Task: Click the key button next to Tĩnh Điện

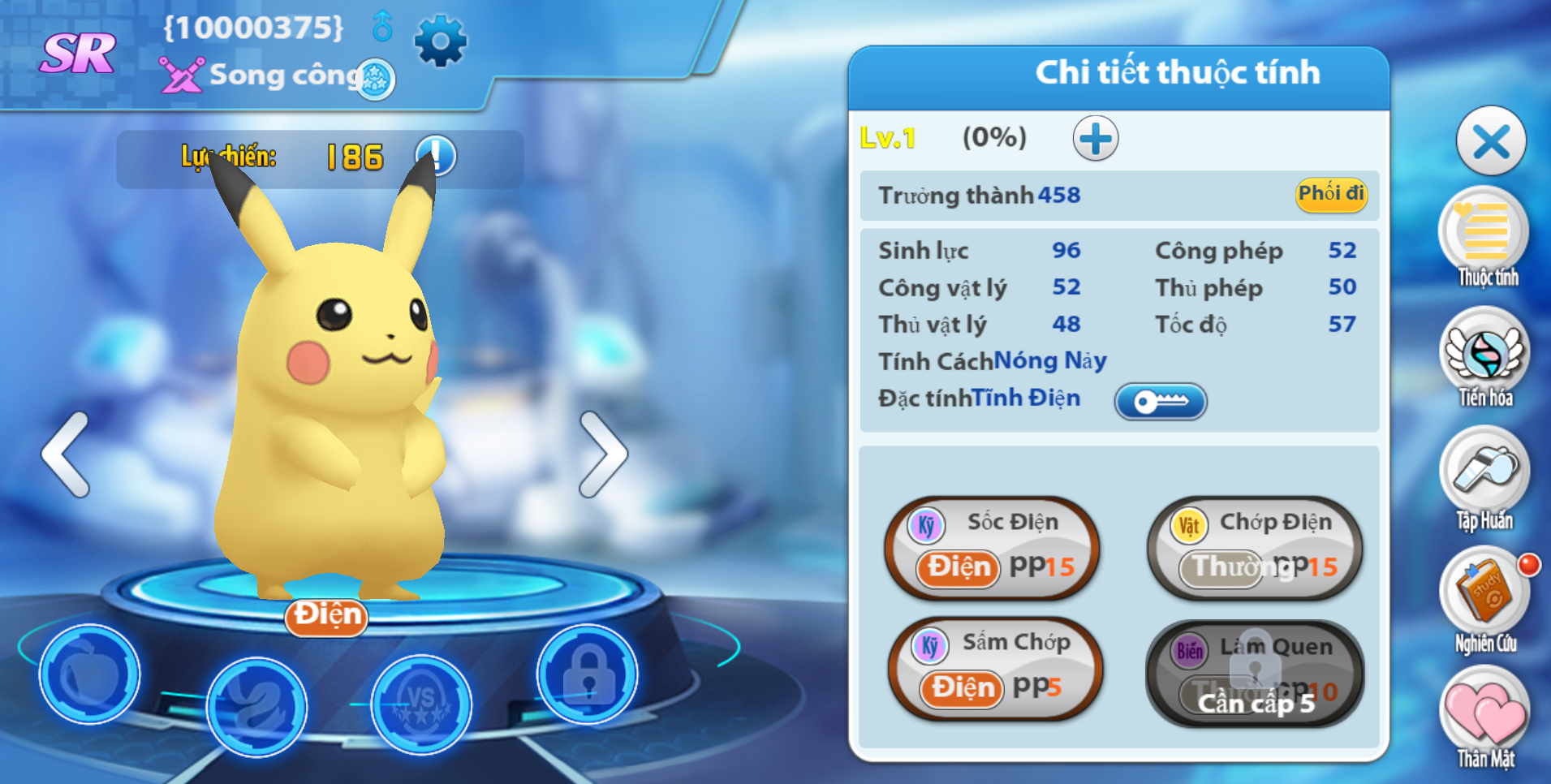Action: (x=1160, y=401)
